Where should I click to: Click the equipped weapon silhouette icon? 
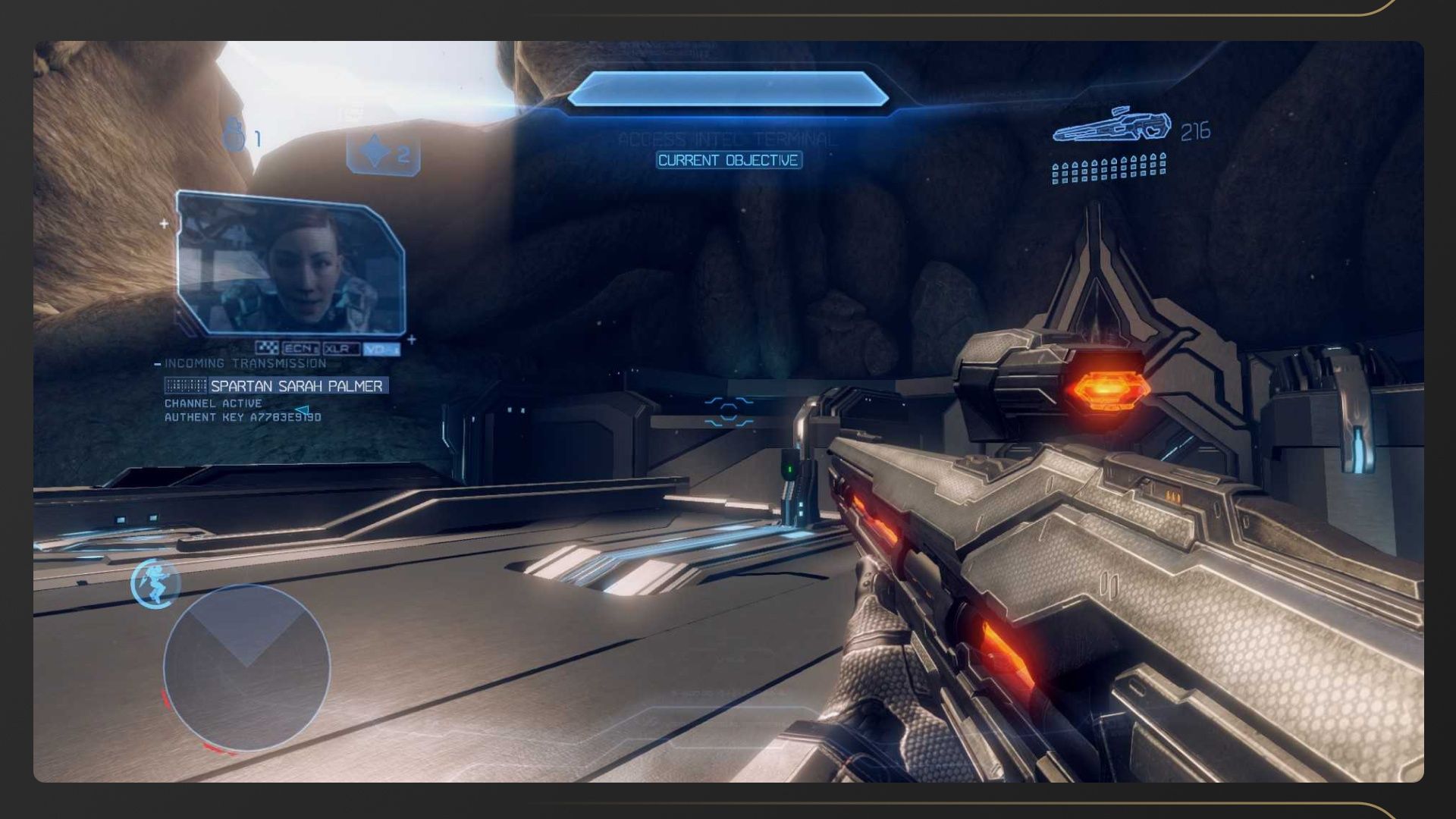click(x=1111, y=126)
